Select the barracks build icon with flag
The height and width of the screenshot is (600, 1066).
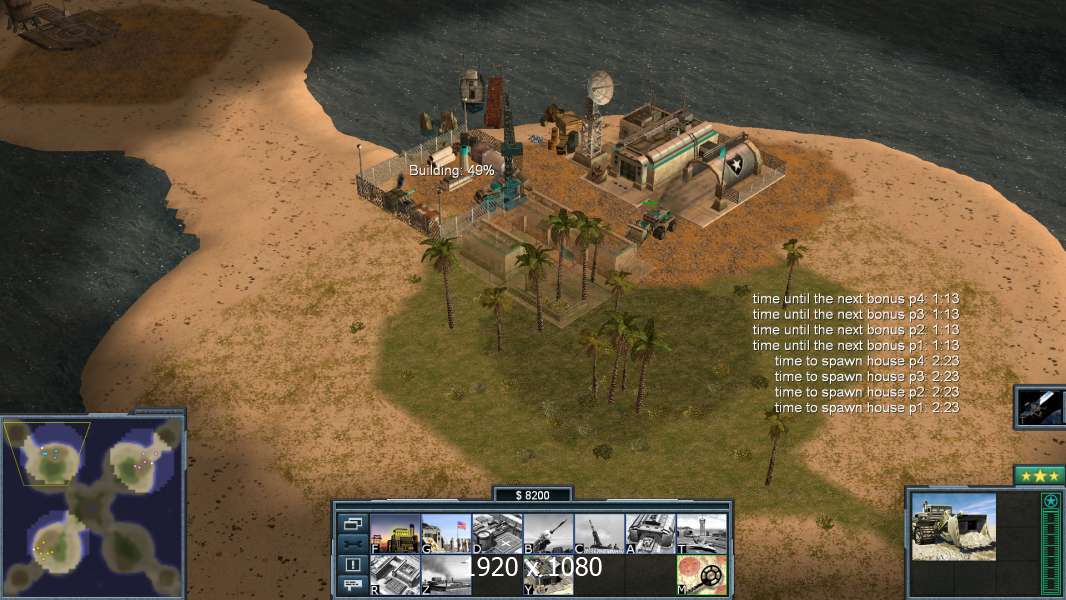[446, 534]
